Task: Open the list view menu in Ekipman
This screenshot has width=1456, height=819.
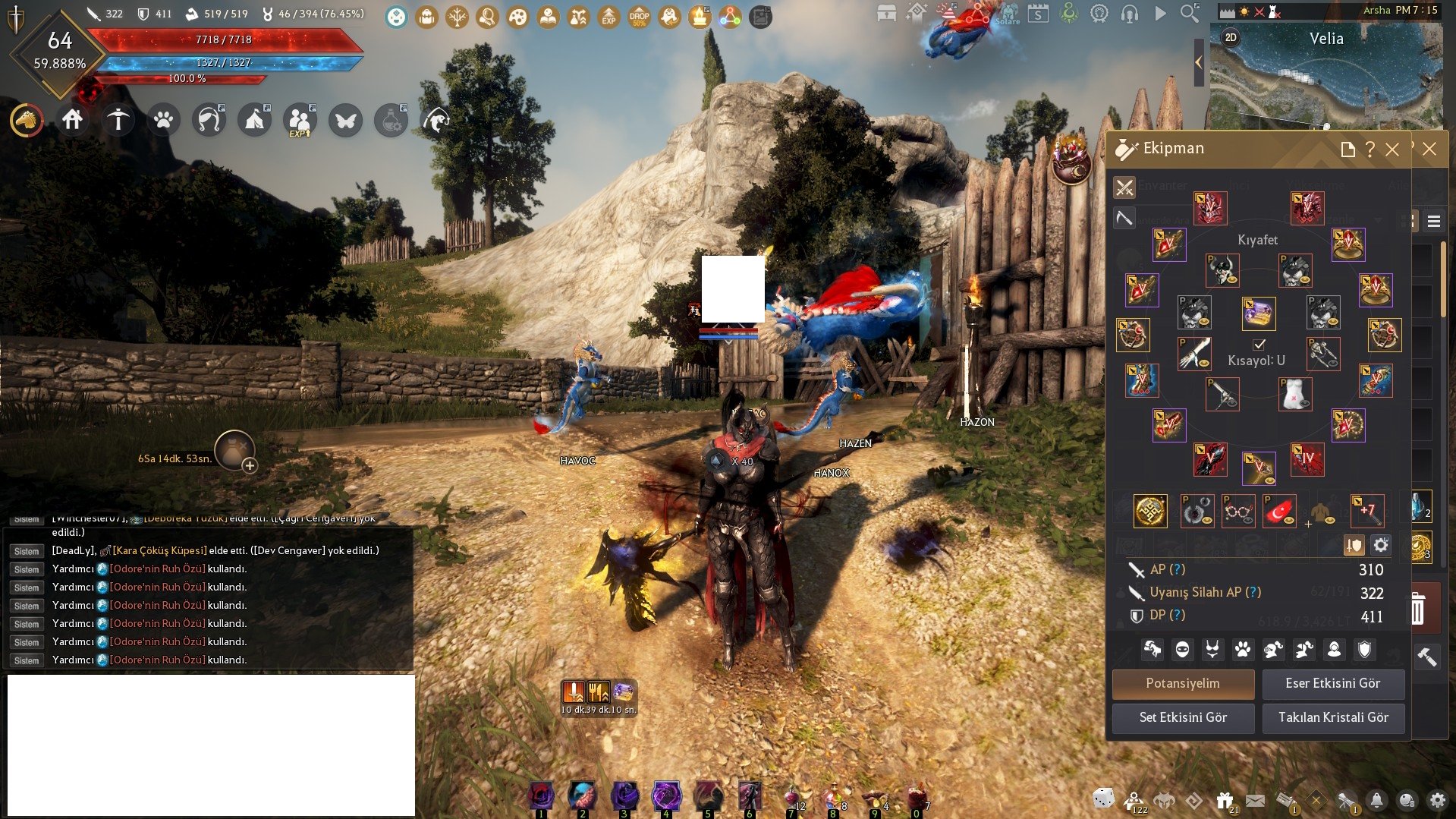Action: [1433, 221]
